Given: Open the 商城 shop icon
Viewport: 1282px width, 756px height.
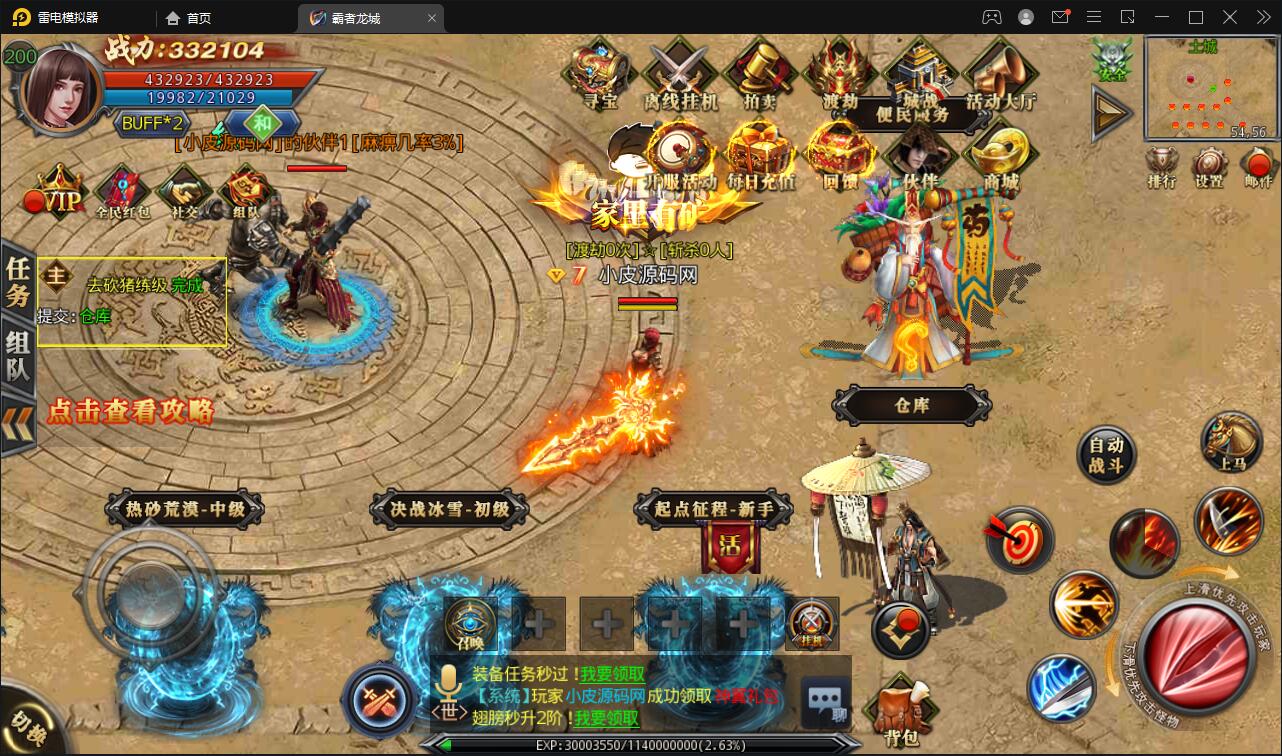Looking at the screenshot, I should coord(1000,155).
